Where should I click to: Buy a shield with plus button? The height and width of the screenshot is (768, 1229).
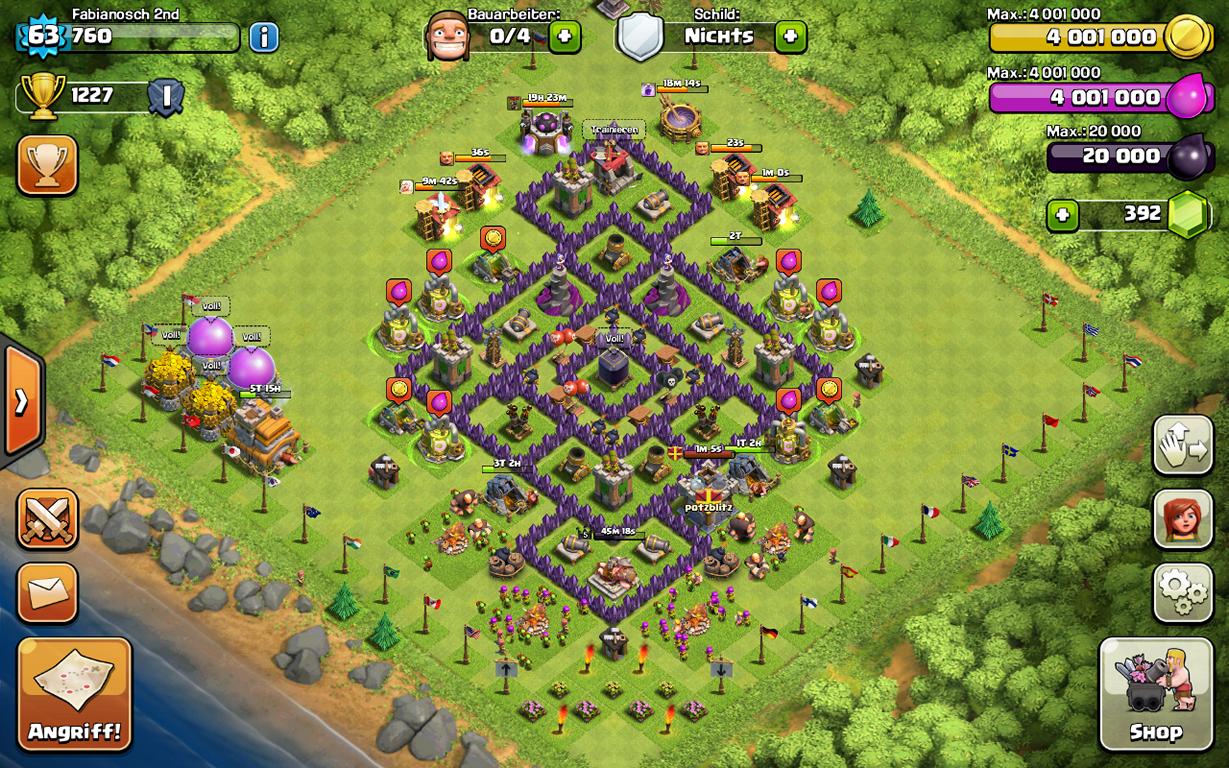(790, 37)
